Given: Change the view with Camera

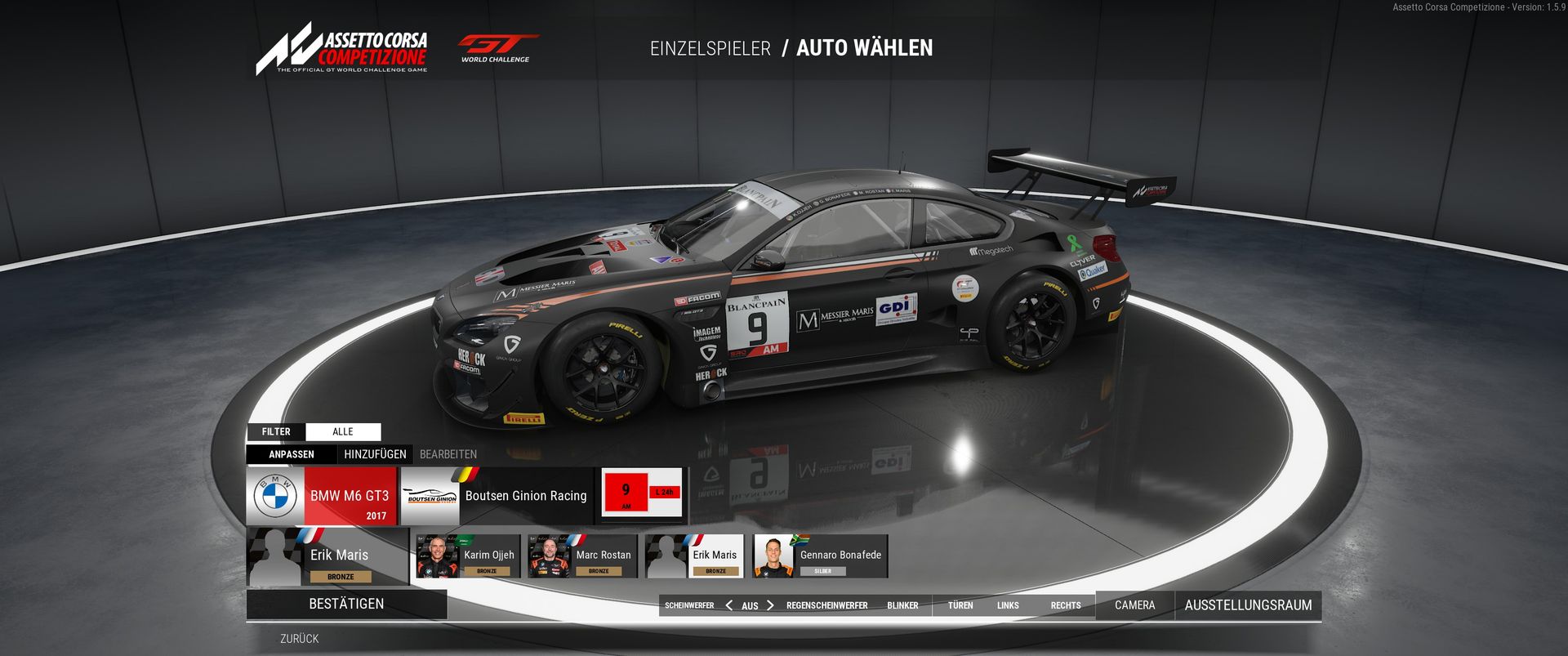Looking at the screenshot, I should tap(1134, 605).
